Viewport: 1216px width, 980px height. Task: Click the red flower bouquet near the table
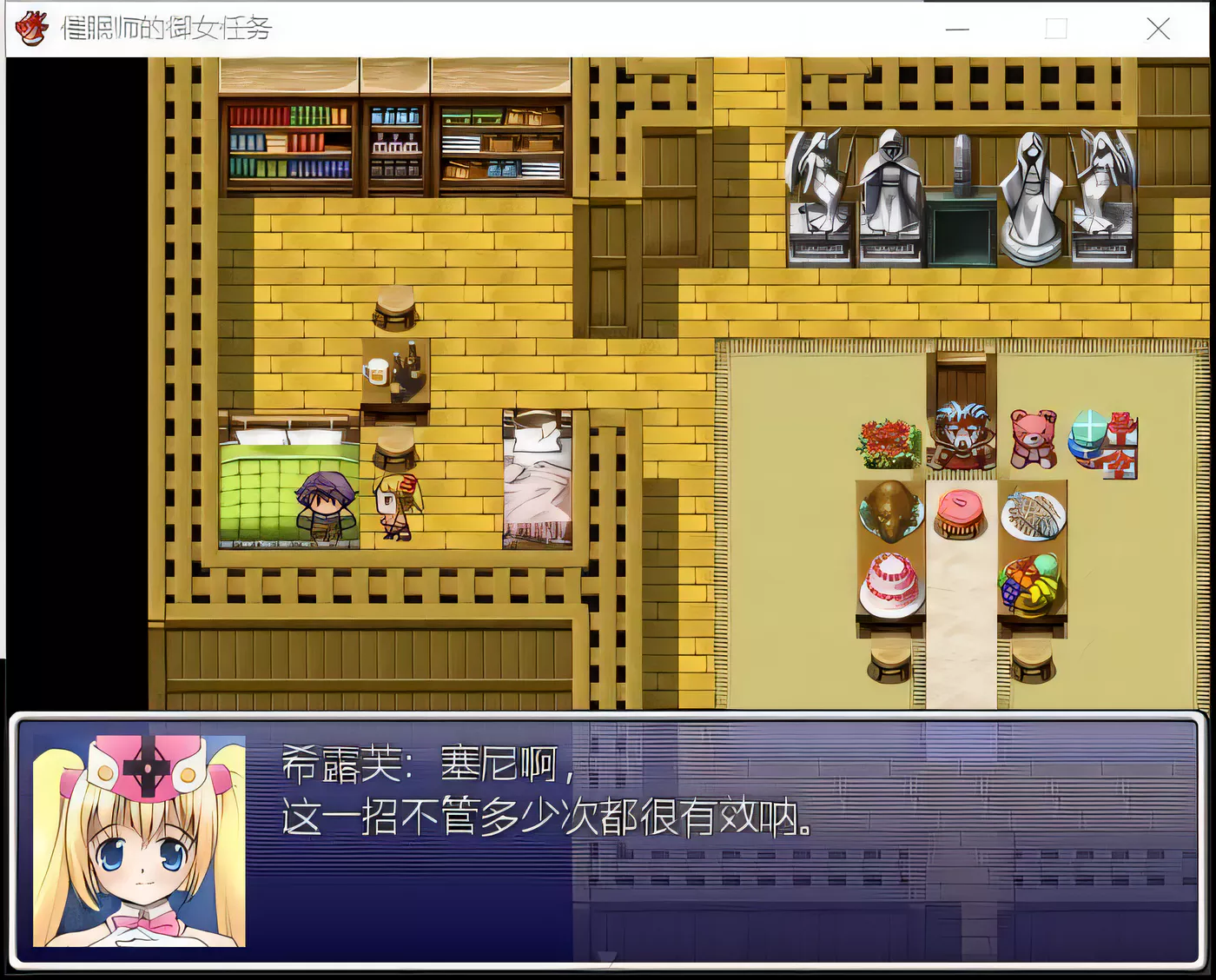884,439
